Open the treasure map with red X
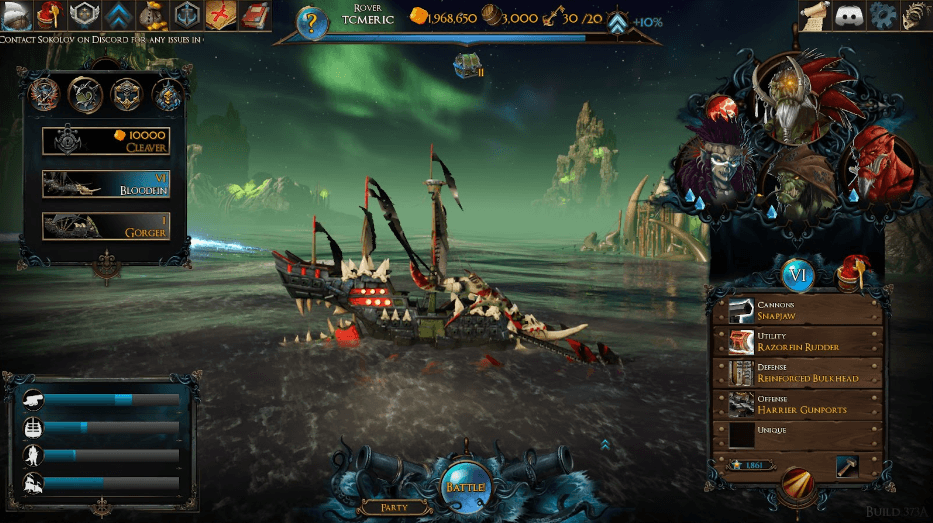This screenshot has height=523, width=933. [x=220, y=15]
